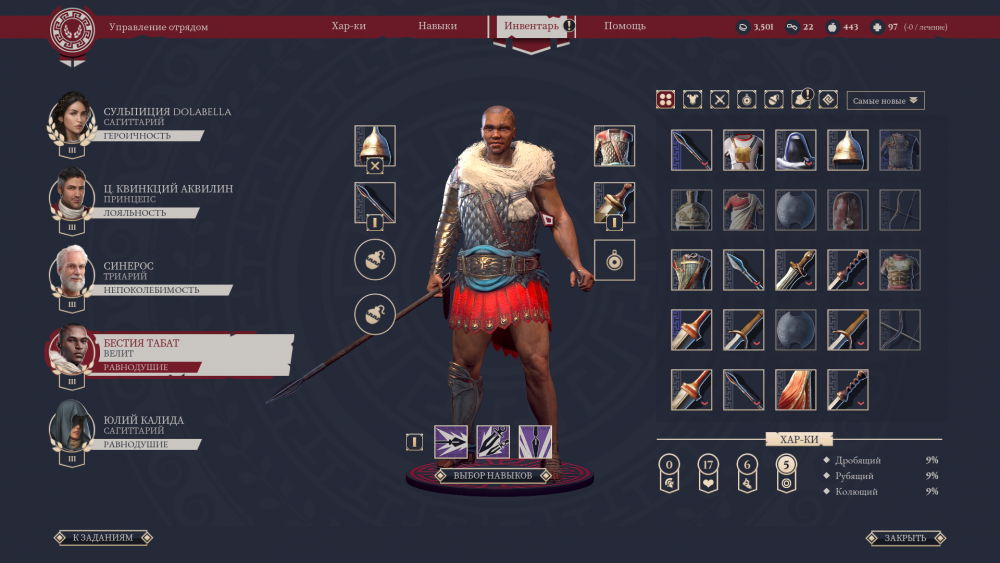The width and height of the screenshot is (1000, 563).
Task: Open the Помощь tab
Action: 625,26
